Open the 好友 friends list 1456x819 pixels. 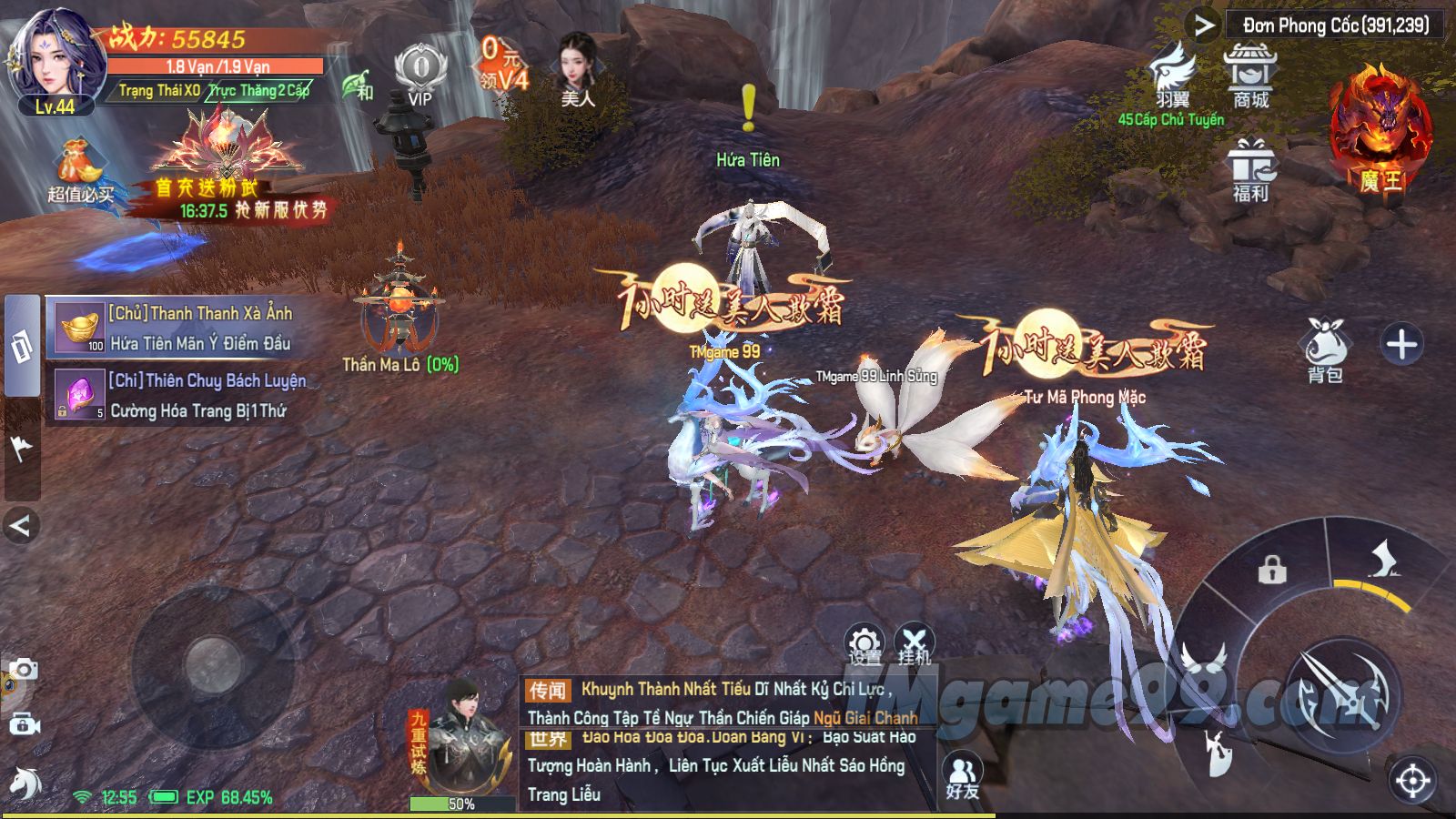(962, 778)
